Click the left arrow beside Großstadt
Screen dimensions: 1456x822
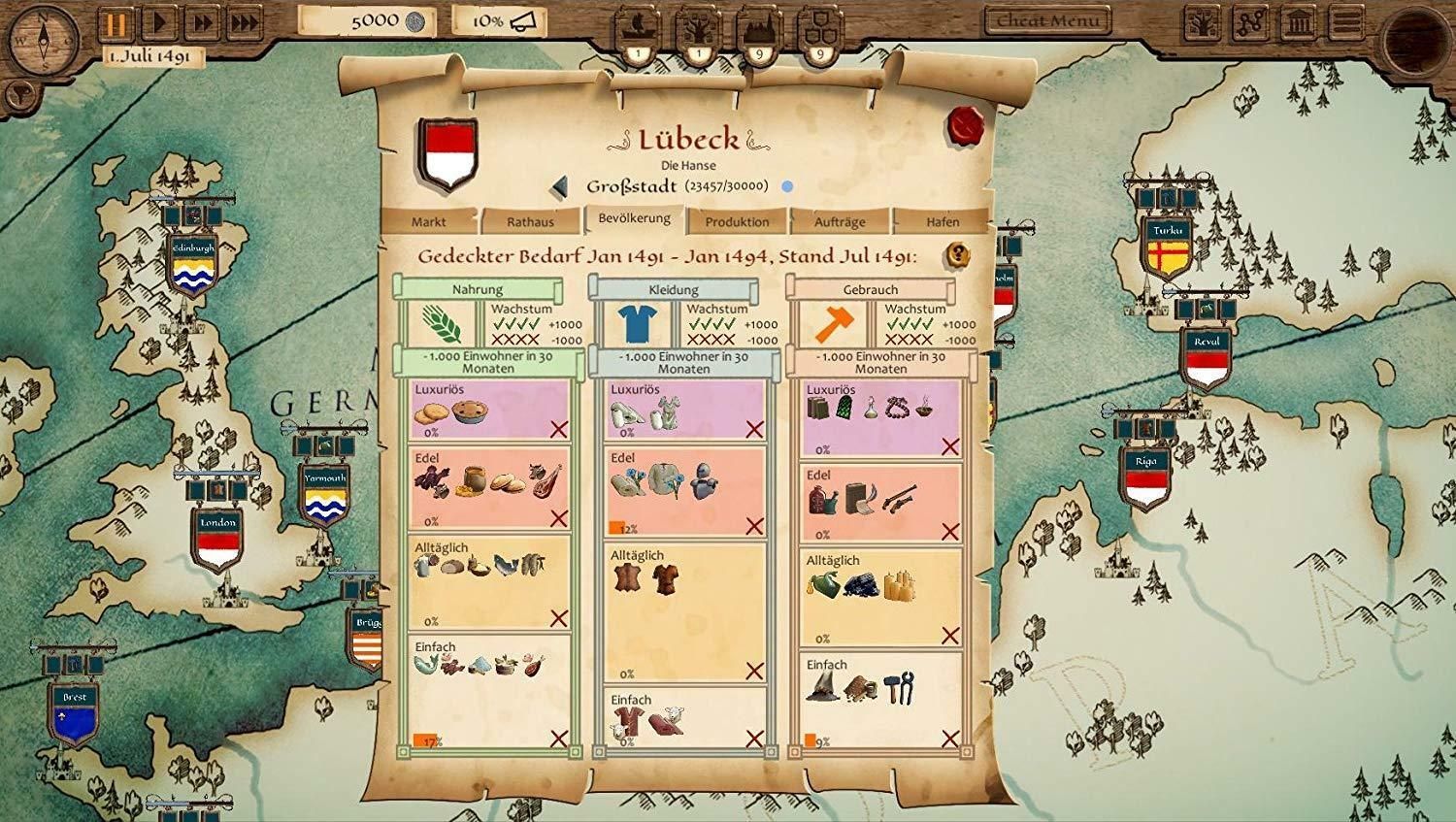click(558, 186)
